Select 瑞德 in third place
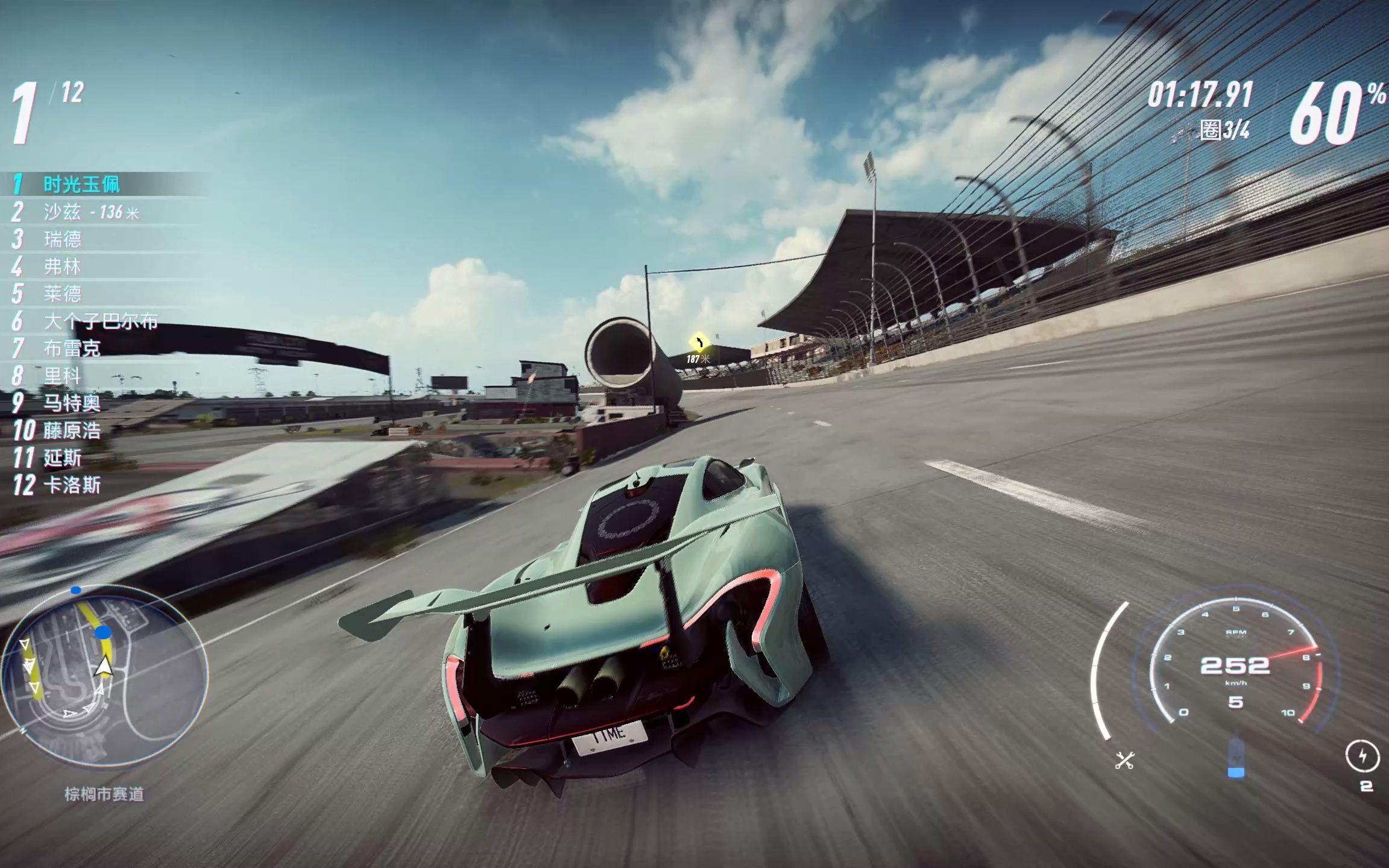Screen dimensions: 1389x868 tap(63, 239)
